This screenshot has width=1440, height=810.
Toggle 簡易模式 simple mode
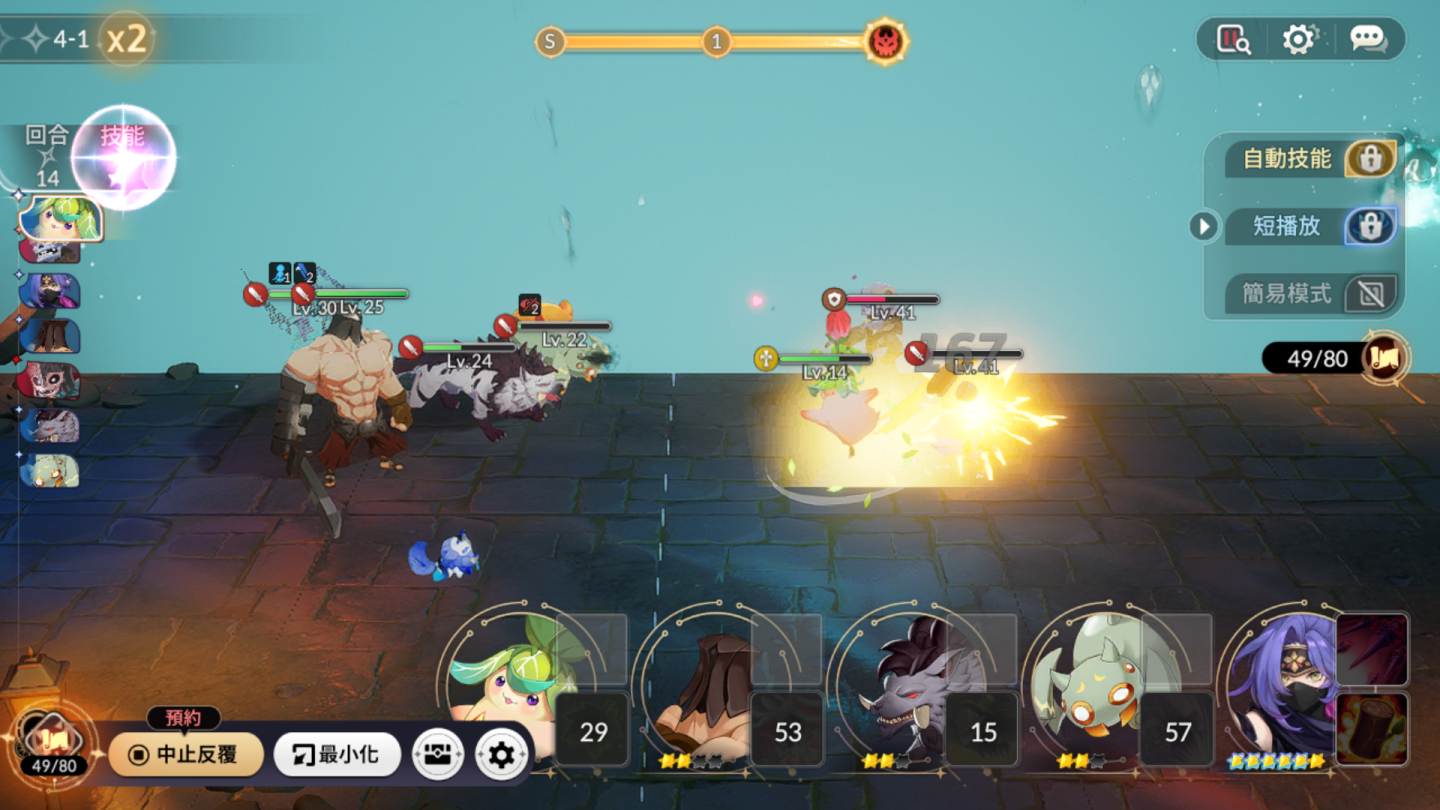pos(1370,294)
